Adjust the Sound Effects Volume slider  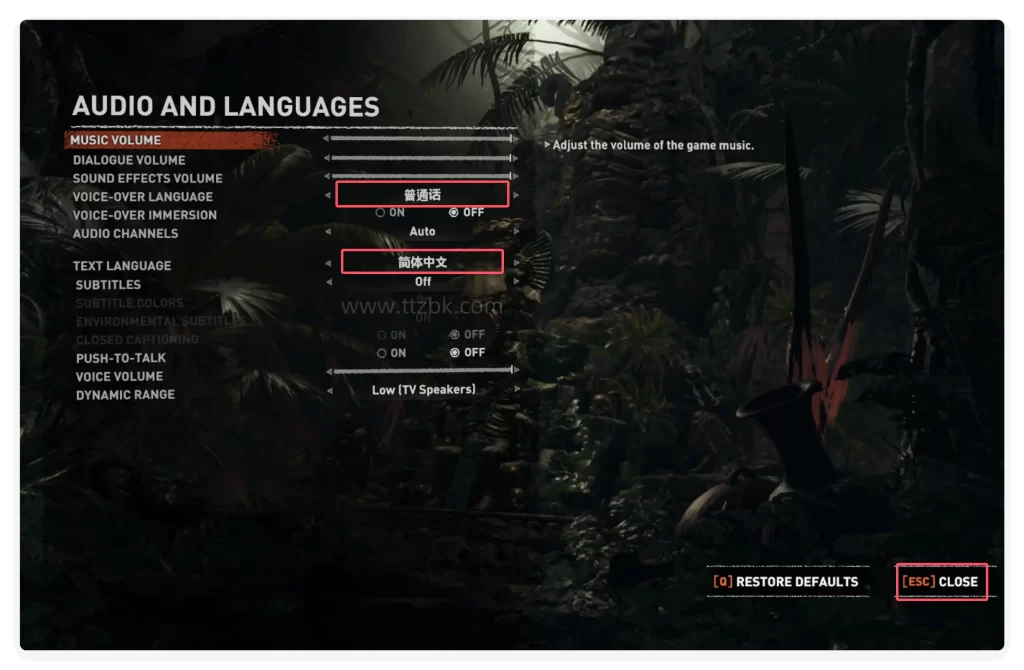(422, 176)
